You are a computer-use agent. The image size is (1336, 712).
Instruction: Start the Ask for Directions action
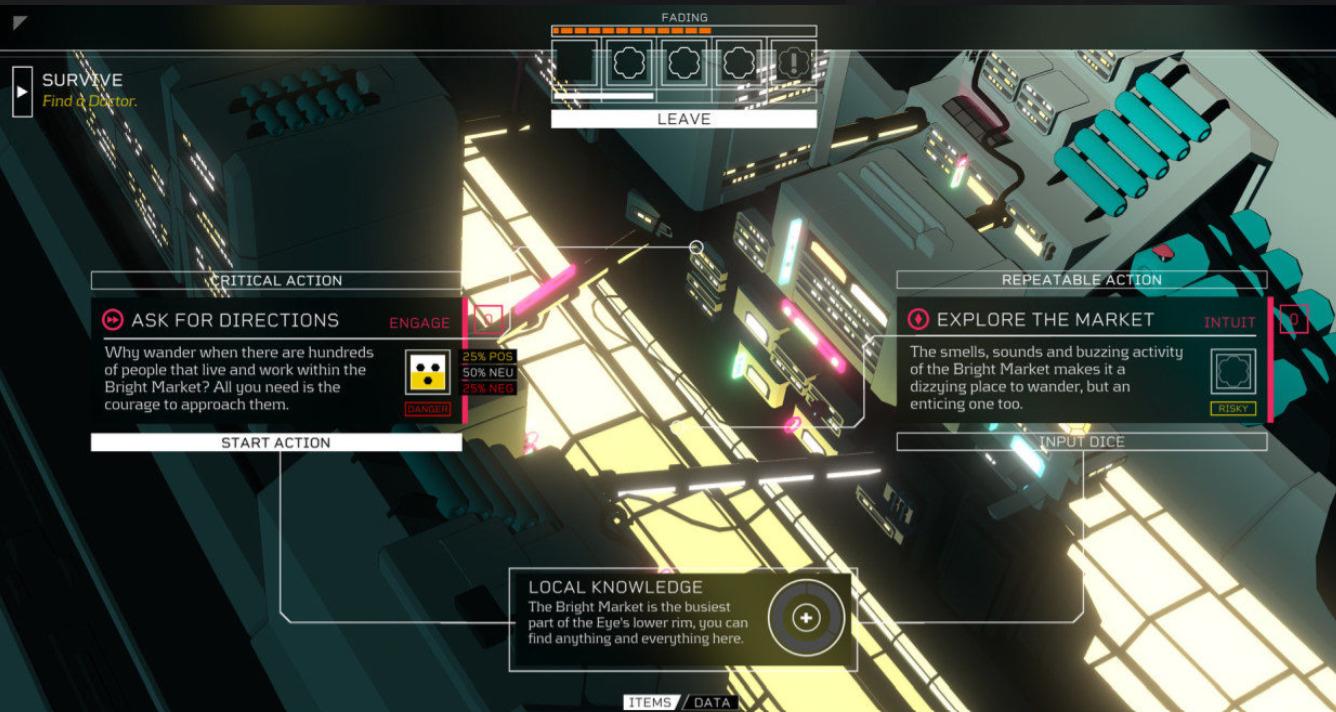point(276,443)
